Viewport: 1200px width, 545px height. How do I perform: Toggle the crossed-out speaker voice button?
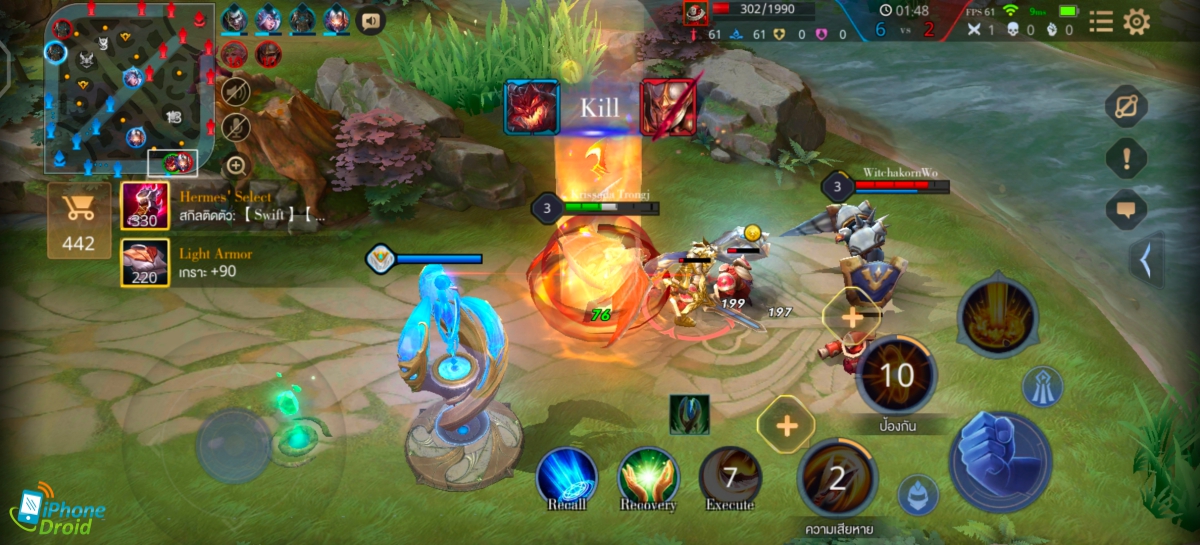[235, 93]
